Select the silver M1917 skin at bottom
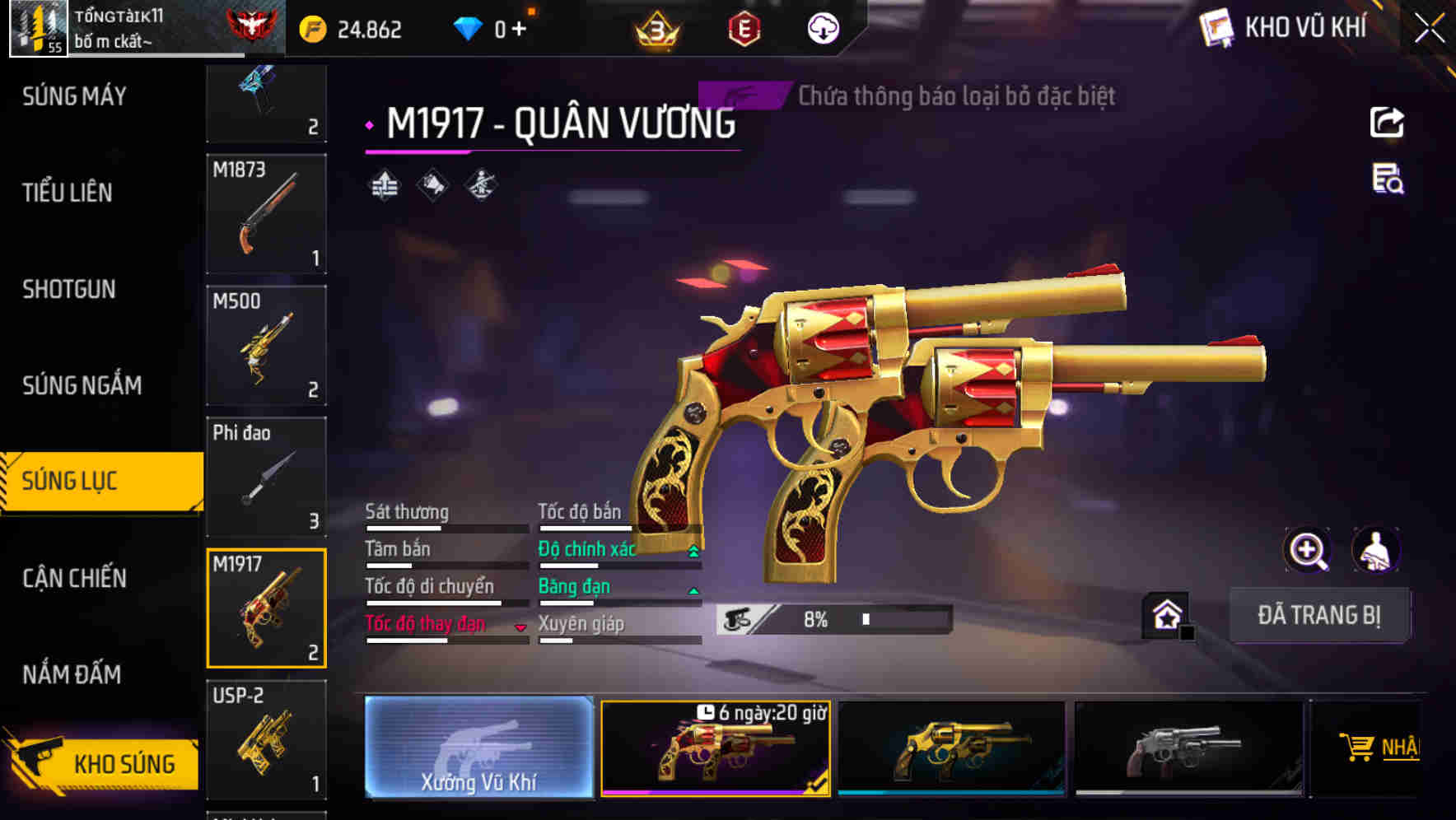1456x820 pixels. (1186, 749)
